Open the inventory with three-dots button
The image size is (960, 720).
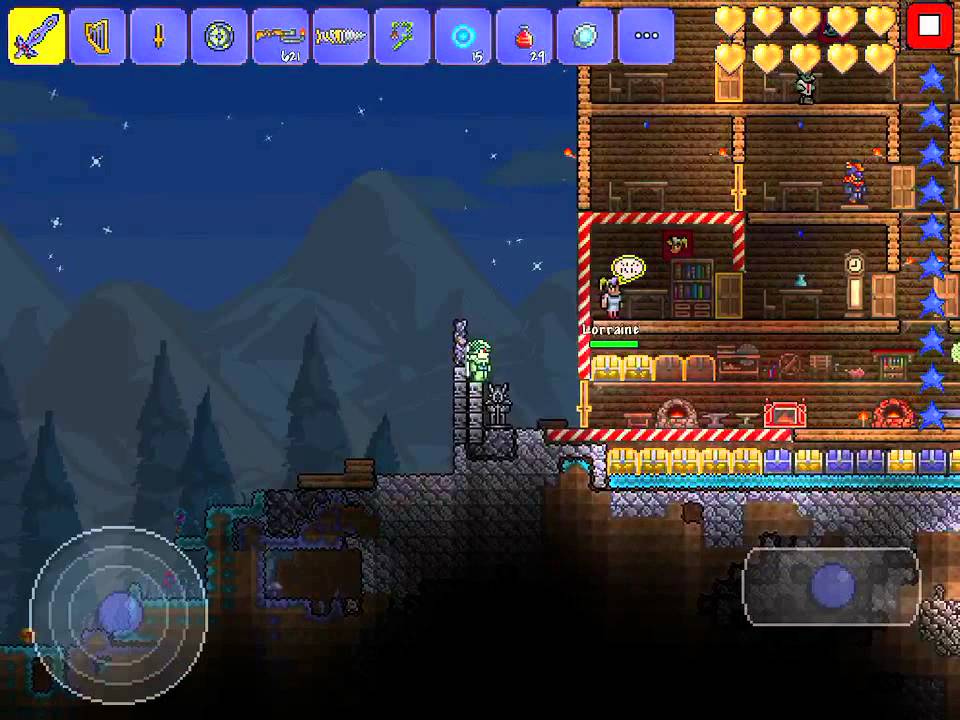coord(646,36)
